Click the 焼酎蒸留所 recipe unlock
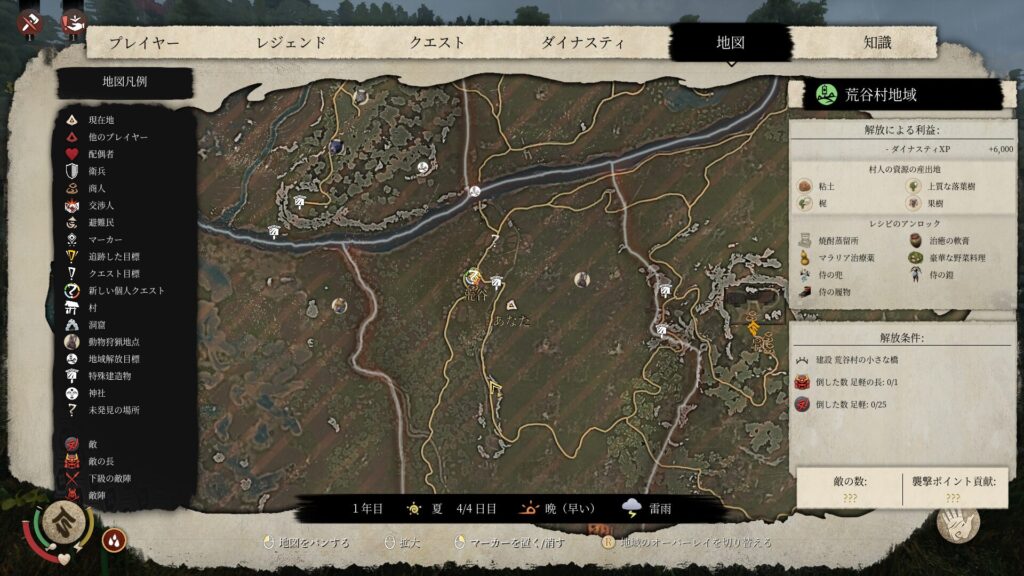Viewport: 1024px width, 576px height. (x=837, y=241)
